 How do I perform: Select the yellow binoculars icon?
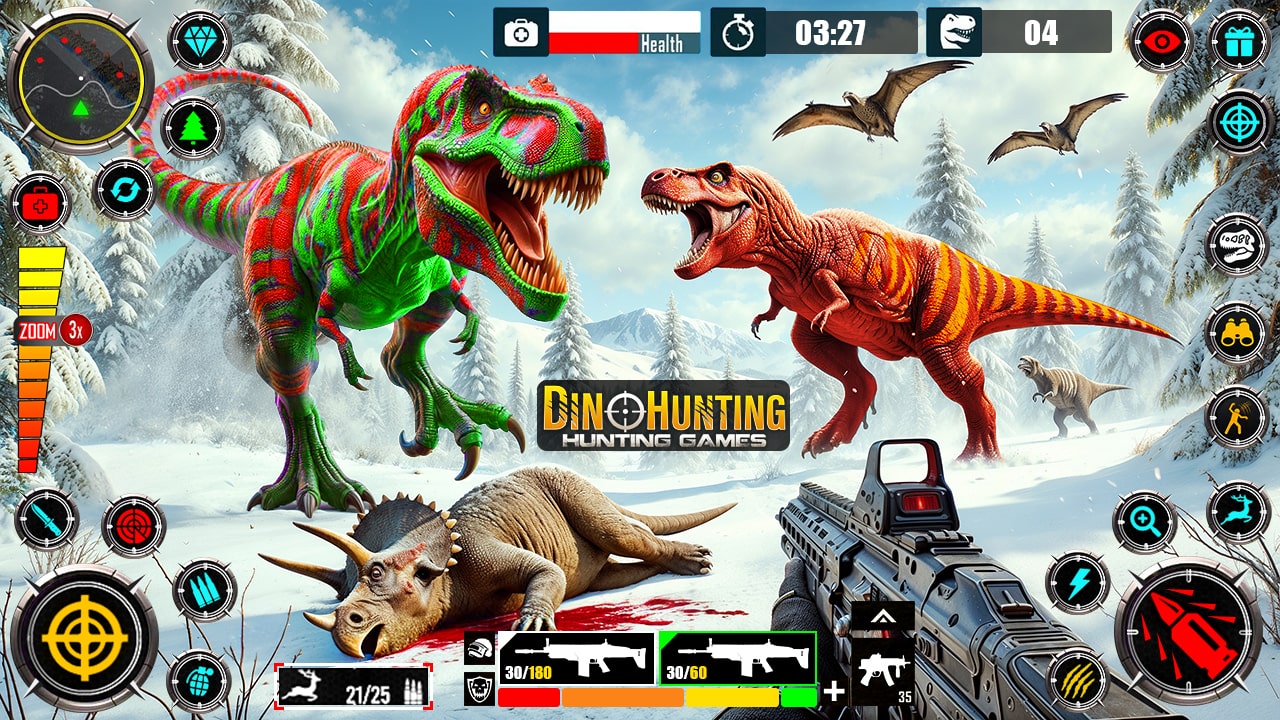1240,332
